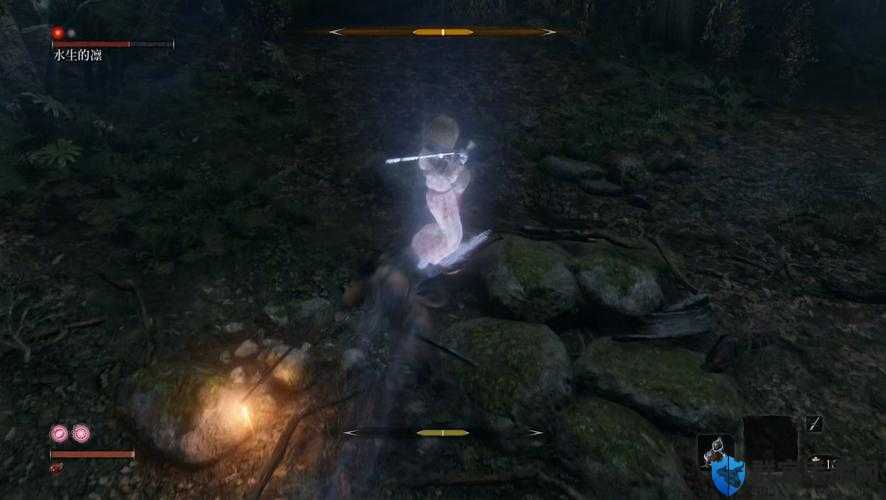Viewport: 886px width, 500px height.
Task: Click the combat art sword slash icon
Action: pyautogui.click(x=814, y=424)
